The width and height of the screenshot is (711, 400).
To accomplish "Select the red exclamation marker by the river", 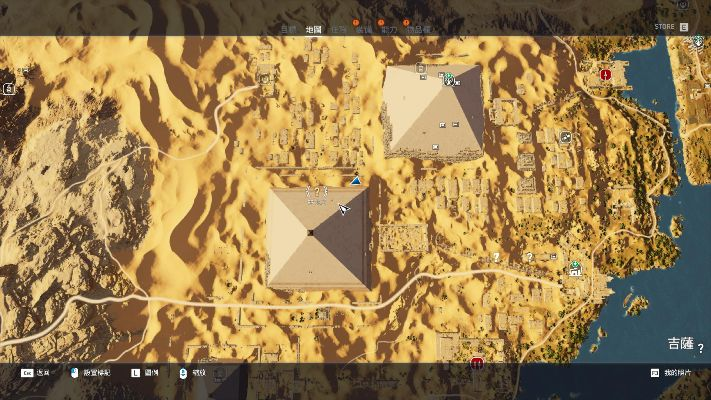I will click(x=605, y=74).
